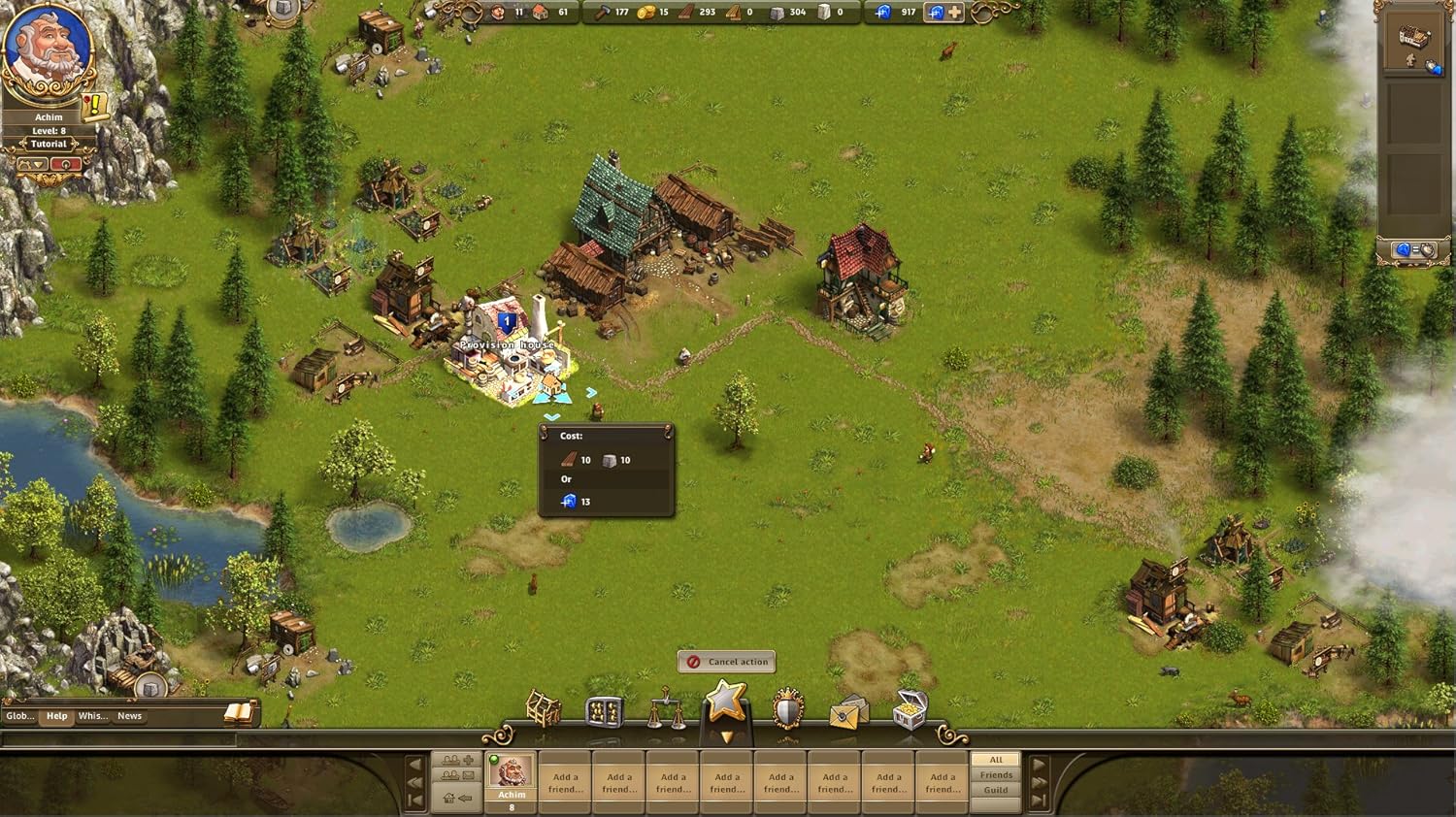
Task: Open the trade scales icon
Action: point(666,710)
